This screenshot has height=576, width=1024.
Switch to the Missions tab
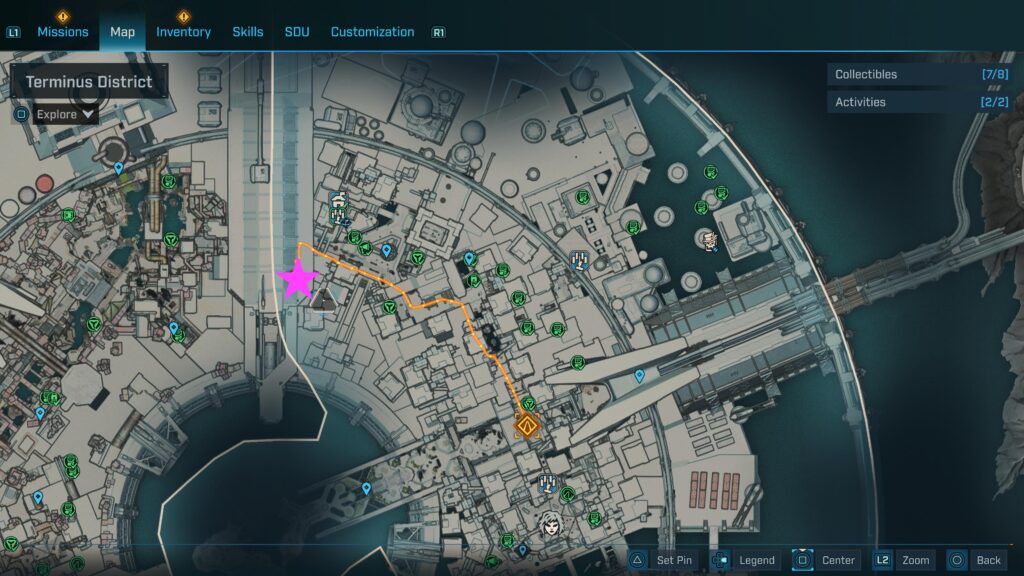pyautogui.click(x=62, y=32)
